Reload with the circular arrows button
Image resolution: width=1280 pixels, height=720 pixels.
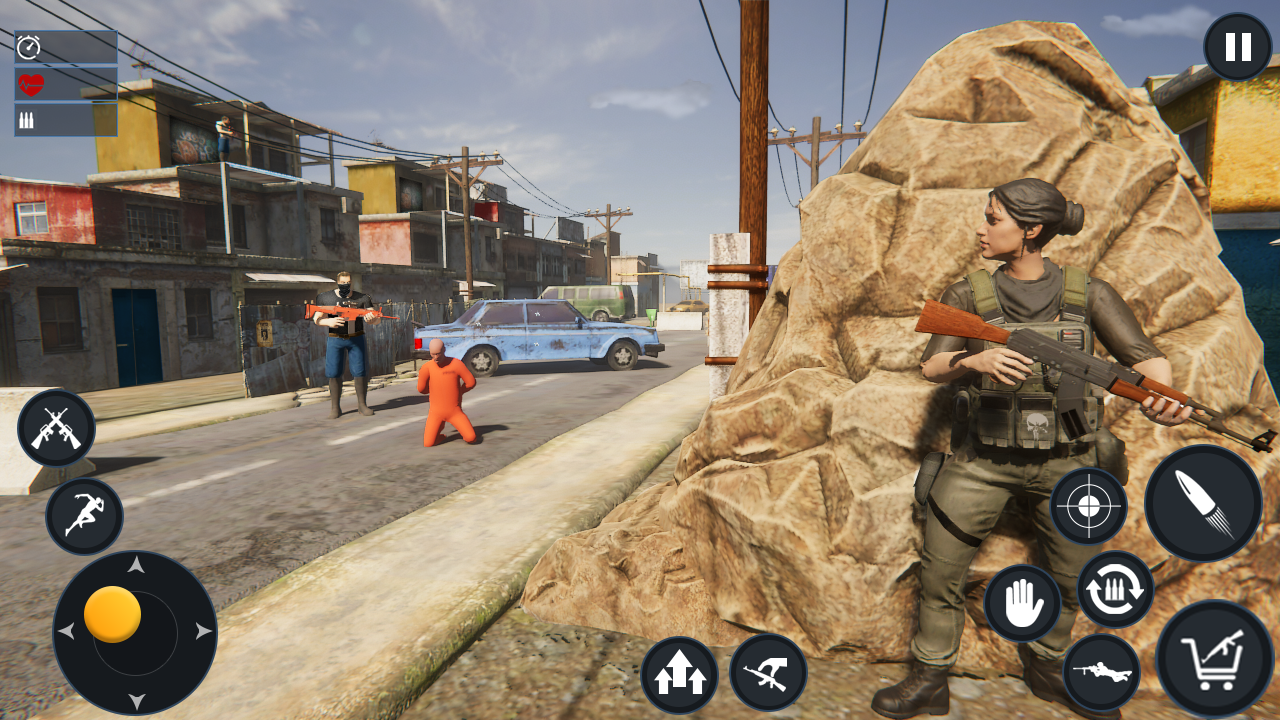tap(1115, 590)
